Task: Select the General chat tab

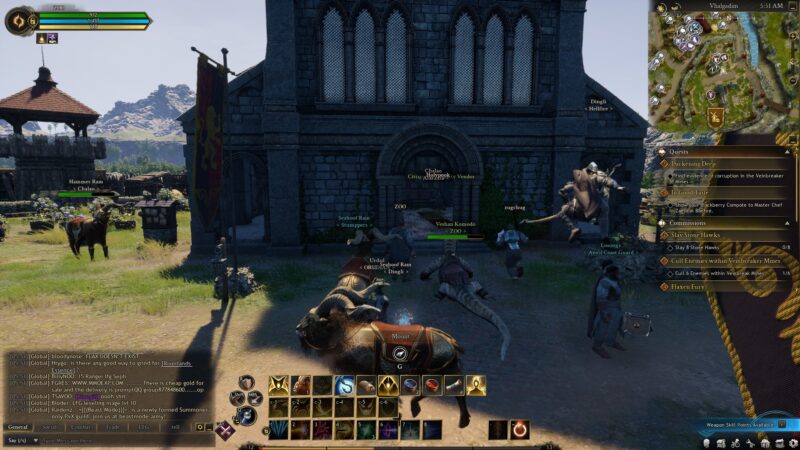Action: point(18,427)
